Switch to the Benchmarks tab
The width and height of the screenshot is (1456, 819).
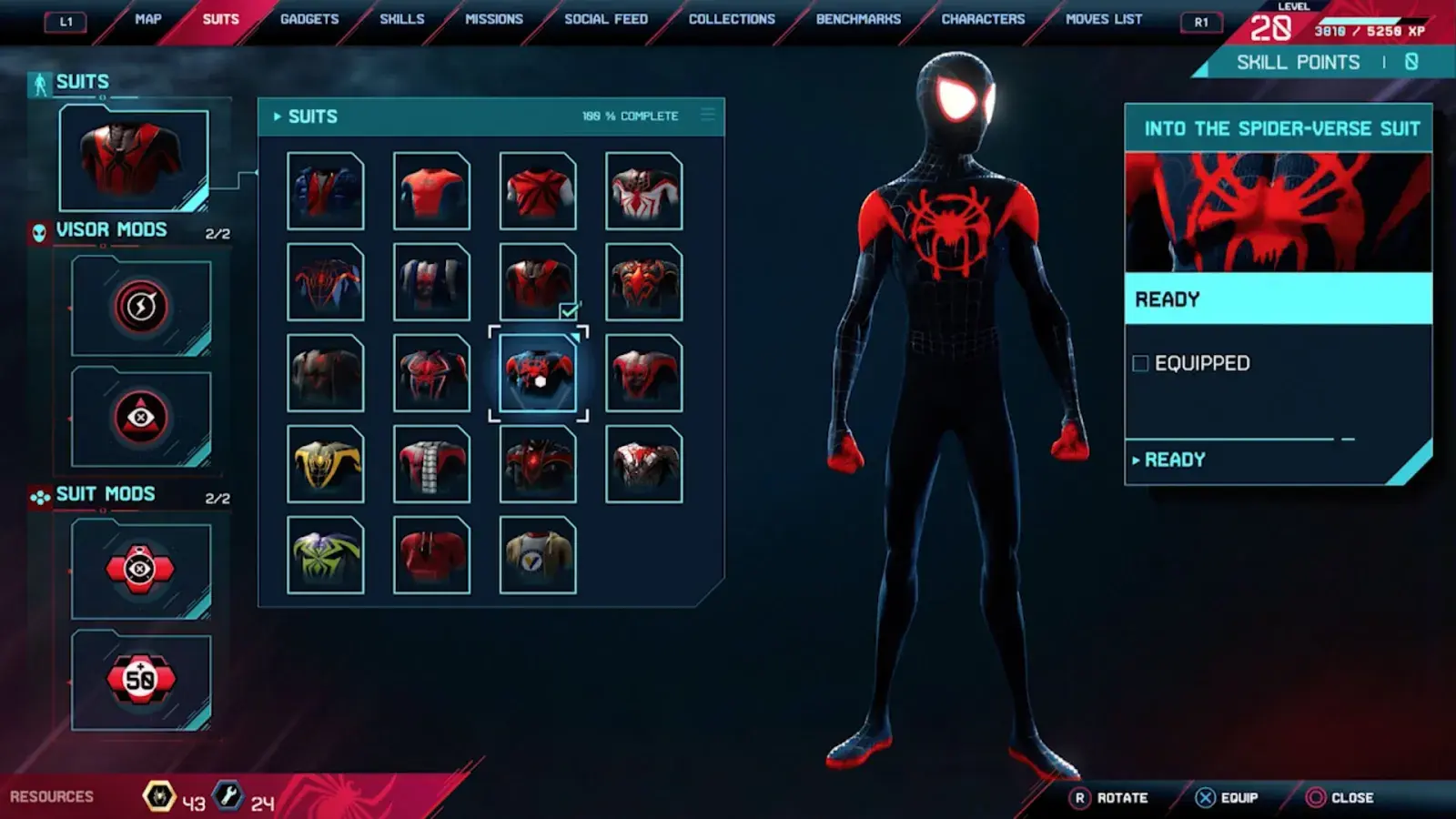point(858,19)
